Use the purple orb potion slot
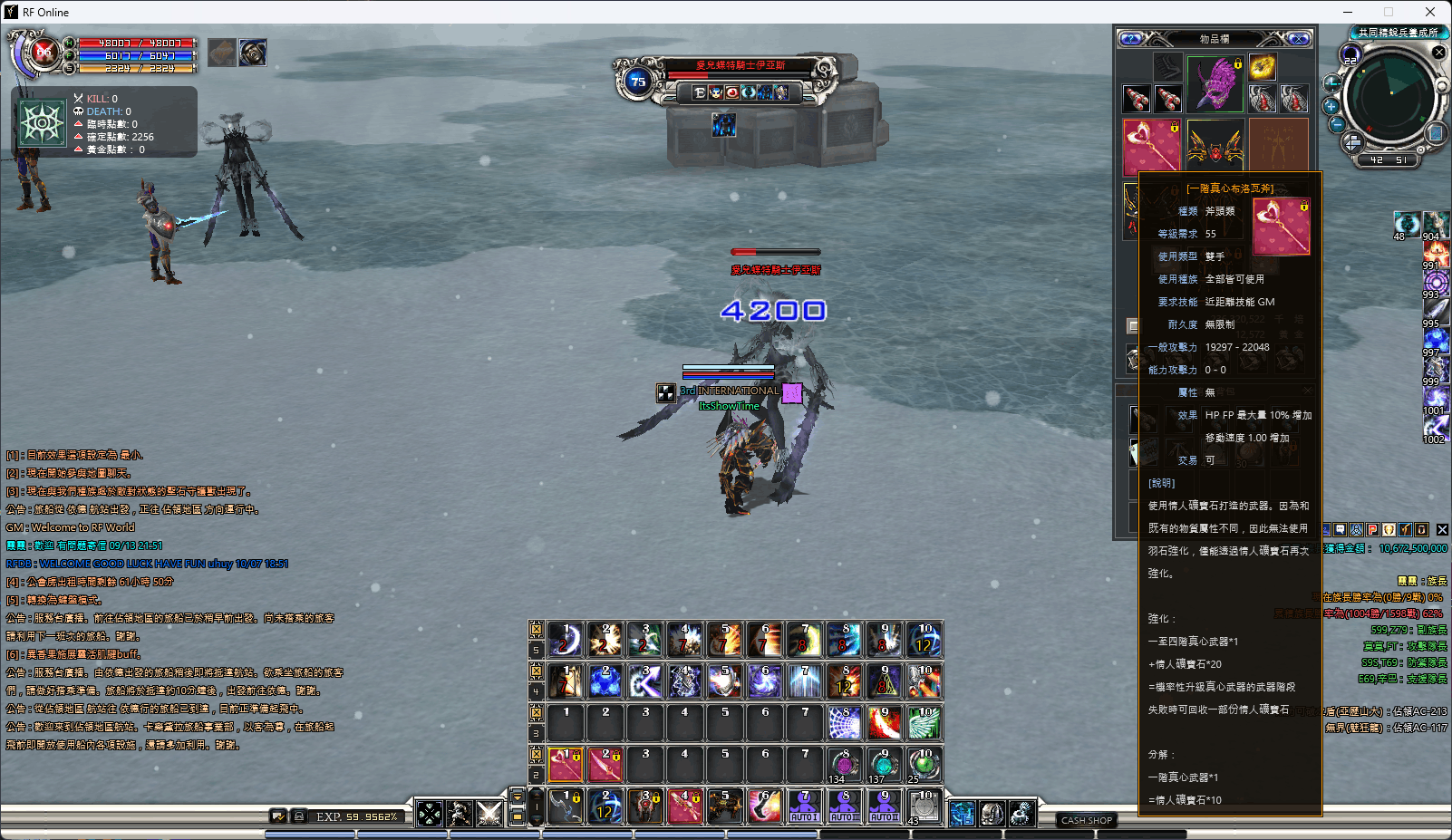Screen dimensions: 1452x840 (x=845, y=765)
